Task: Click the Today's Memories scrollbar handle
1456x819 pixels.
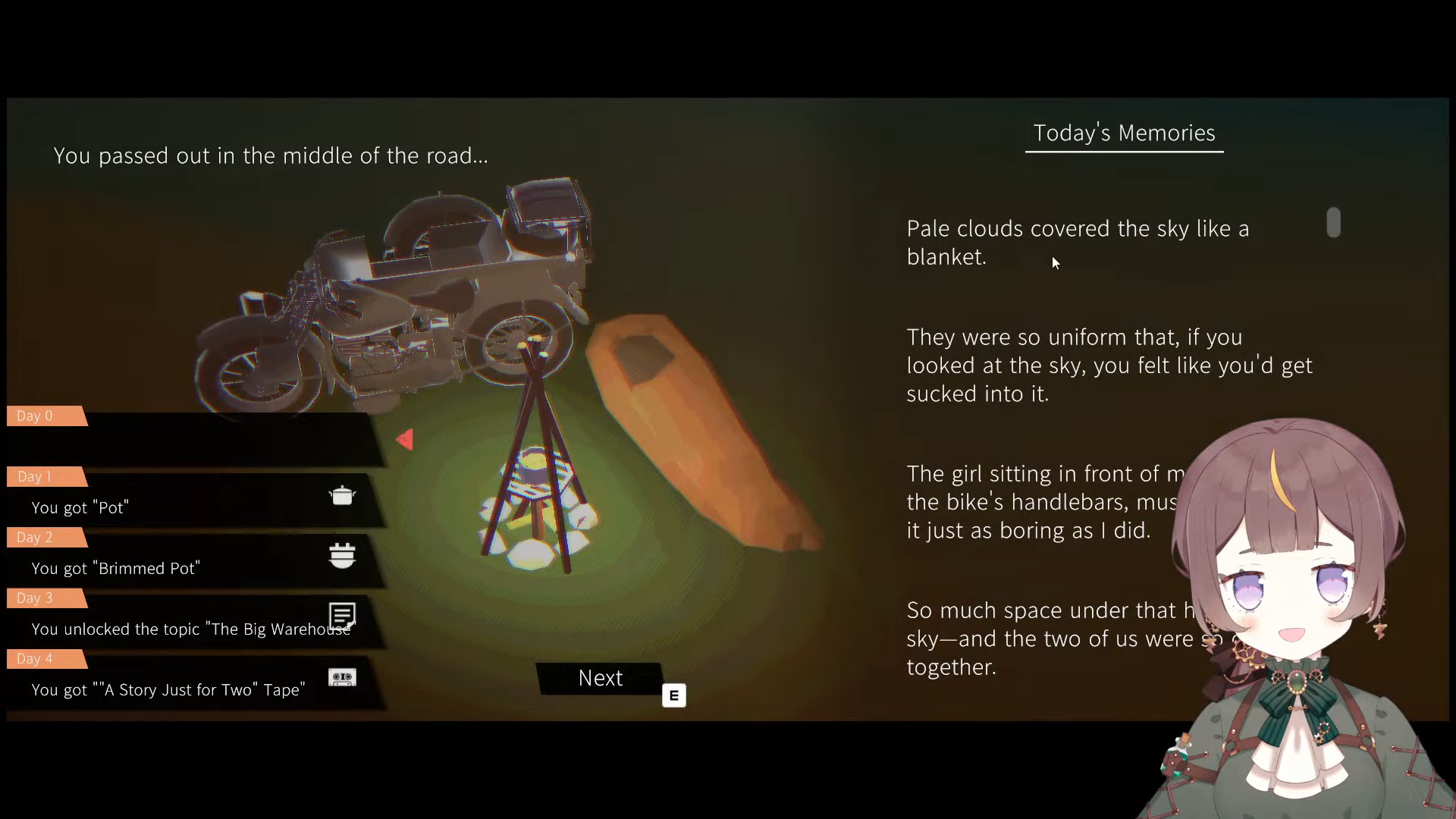Action: click(x=1334, y=223)
